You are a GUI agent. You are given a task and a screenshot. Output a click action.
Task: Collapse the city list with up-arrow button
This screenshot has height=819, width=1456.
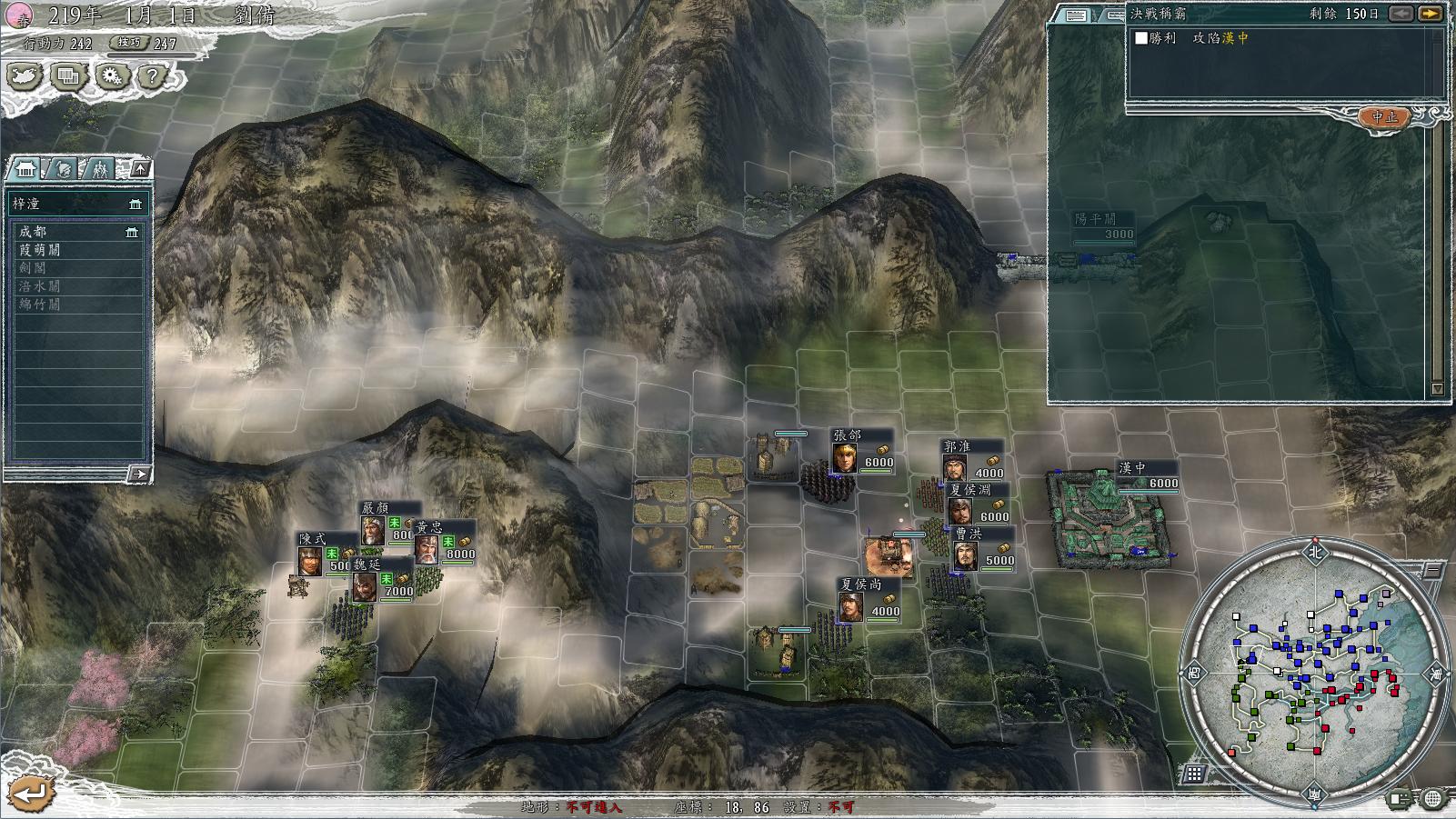click(140, 169)
